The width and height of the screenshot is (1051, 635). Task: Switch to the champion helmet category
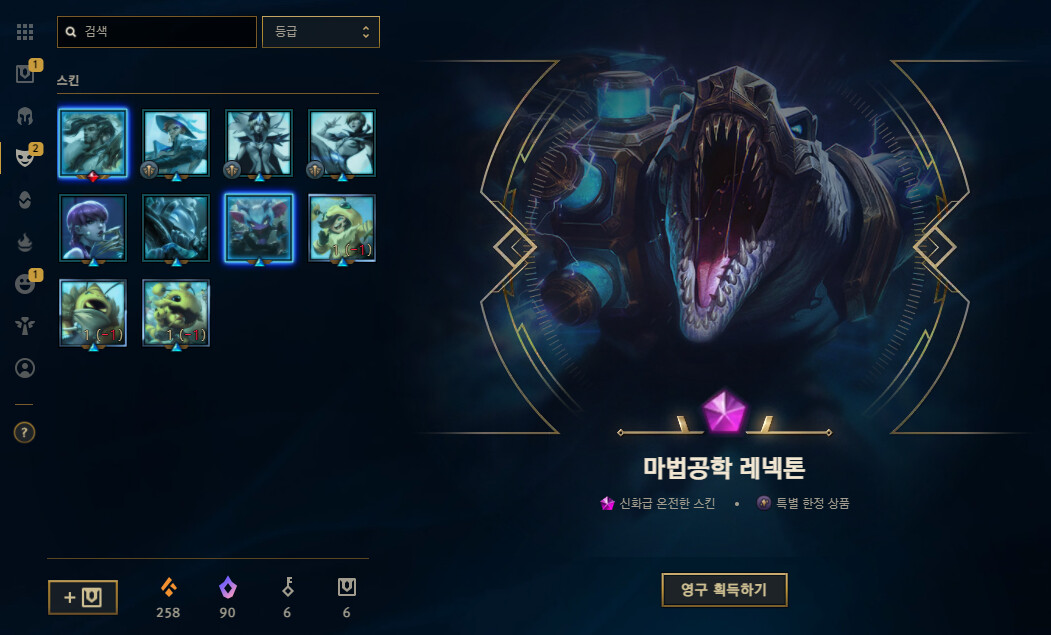pos(25,116)
